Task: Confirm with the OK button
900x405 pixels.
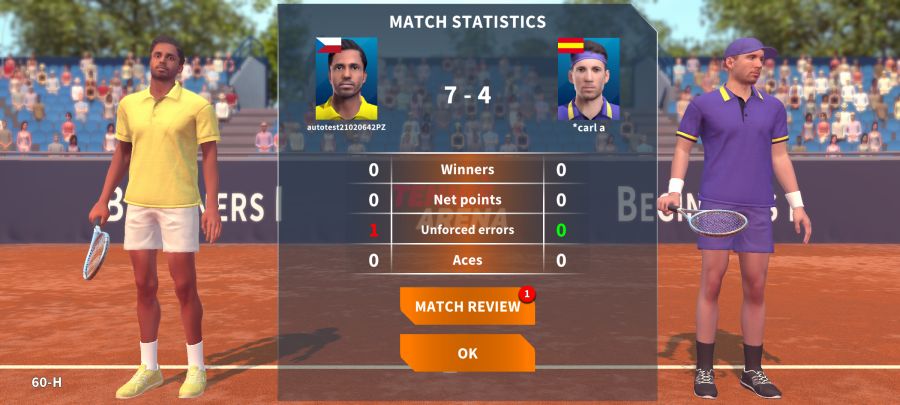Action: tap(467, 353)
